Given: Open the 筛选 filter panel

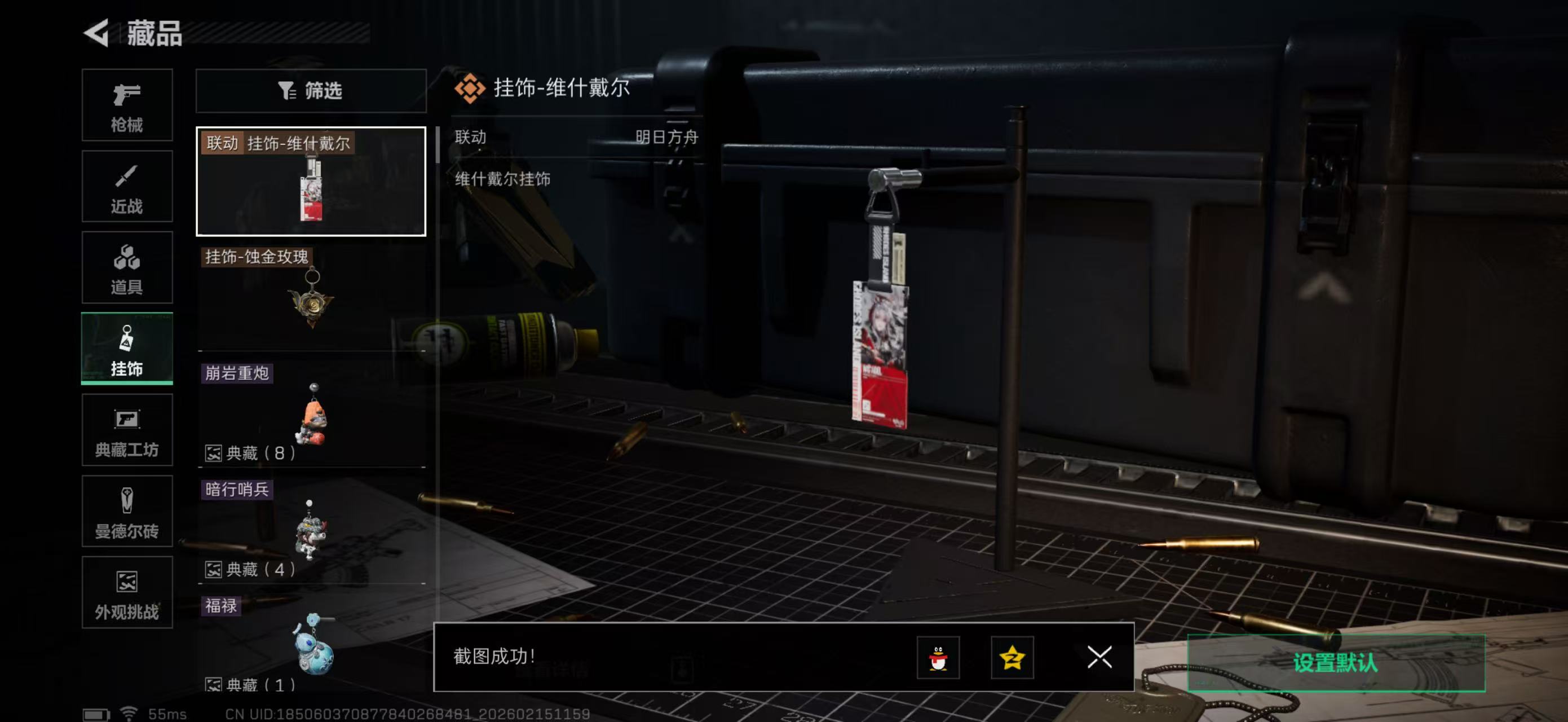Looking at the screenshot, I should (x=312, y=91).
